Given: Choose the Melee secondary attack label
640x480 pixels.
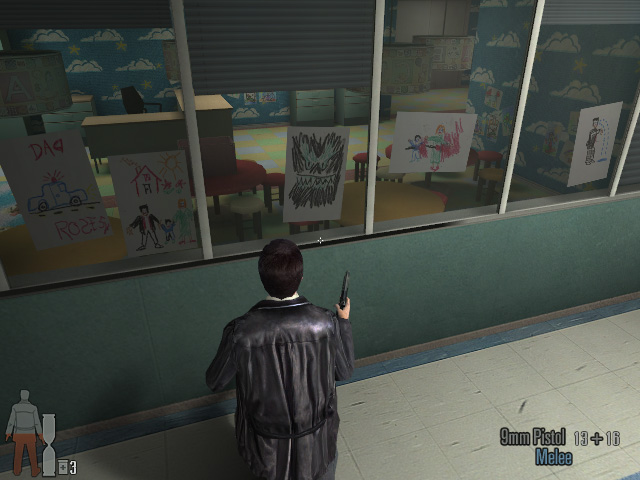Looking at the screenshot, I should click(553, 457).
